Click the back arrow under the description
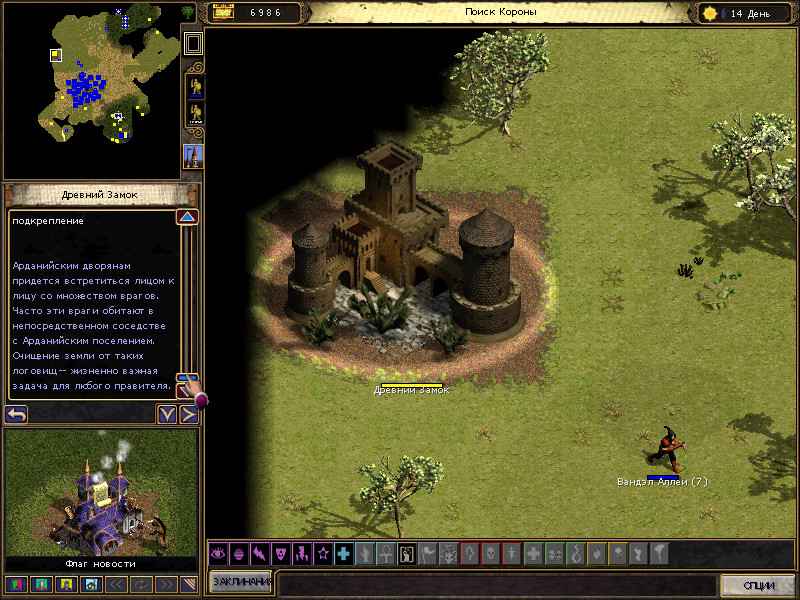The width and height of the screenshot is (800, 600). [16, 414]
